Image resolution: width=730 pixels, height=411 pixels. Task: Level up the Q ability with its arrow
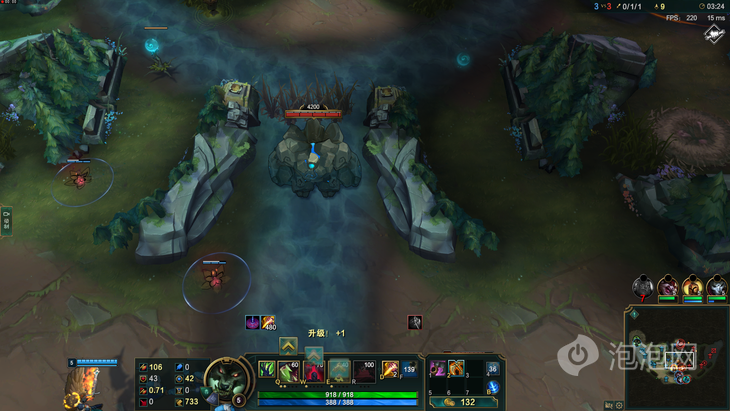pyautogui.click(x=288, y=345)
